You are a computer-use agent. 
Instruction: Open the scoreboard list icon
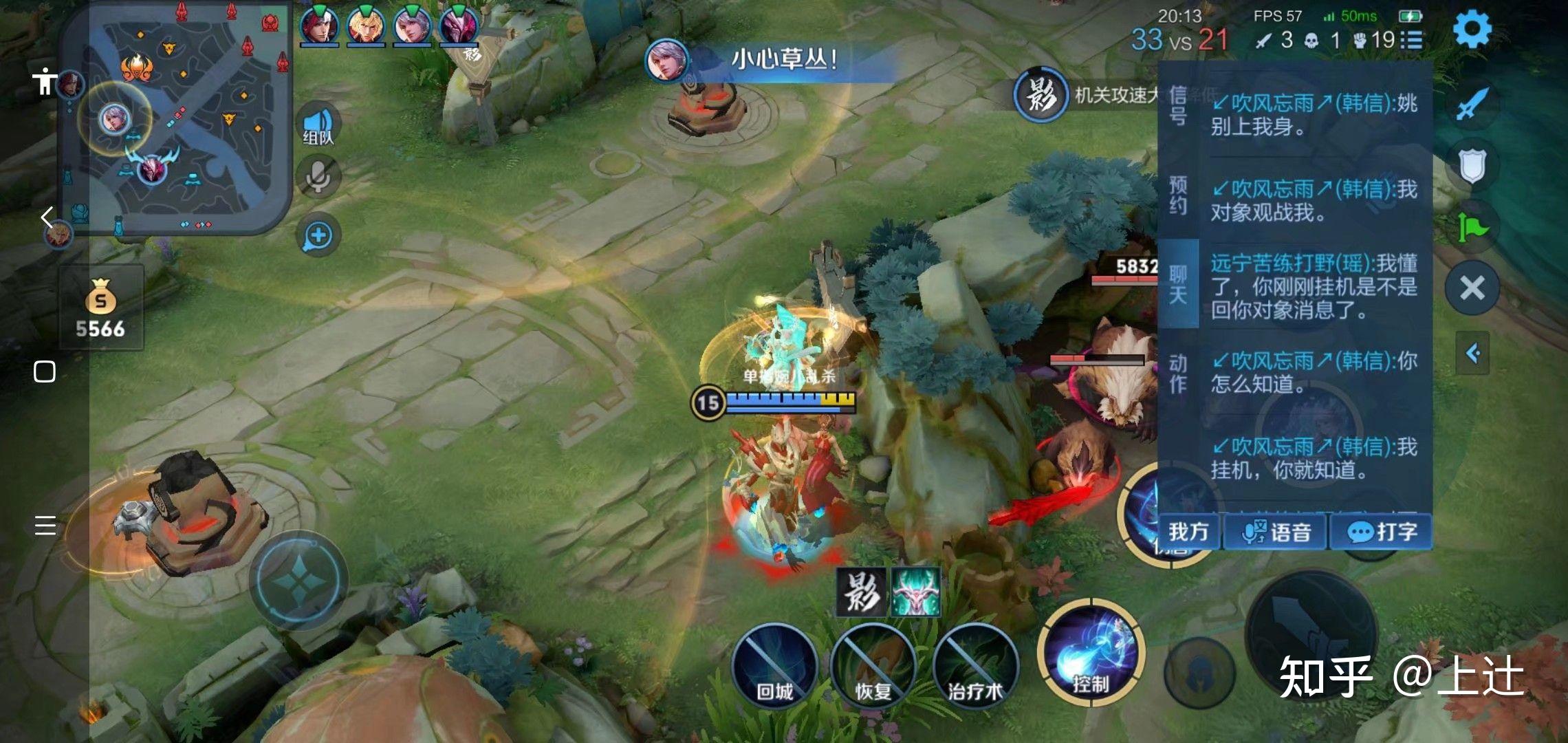pos(1411,40)
